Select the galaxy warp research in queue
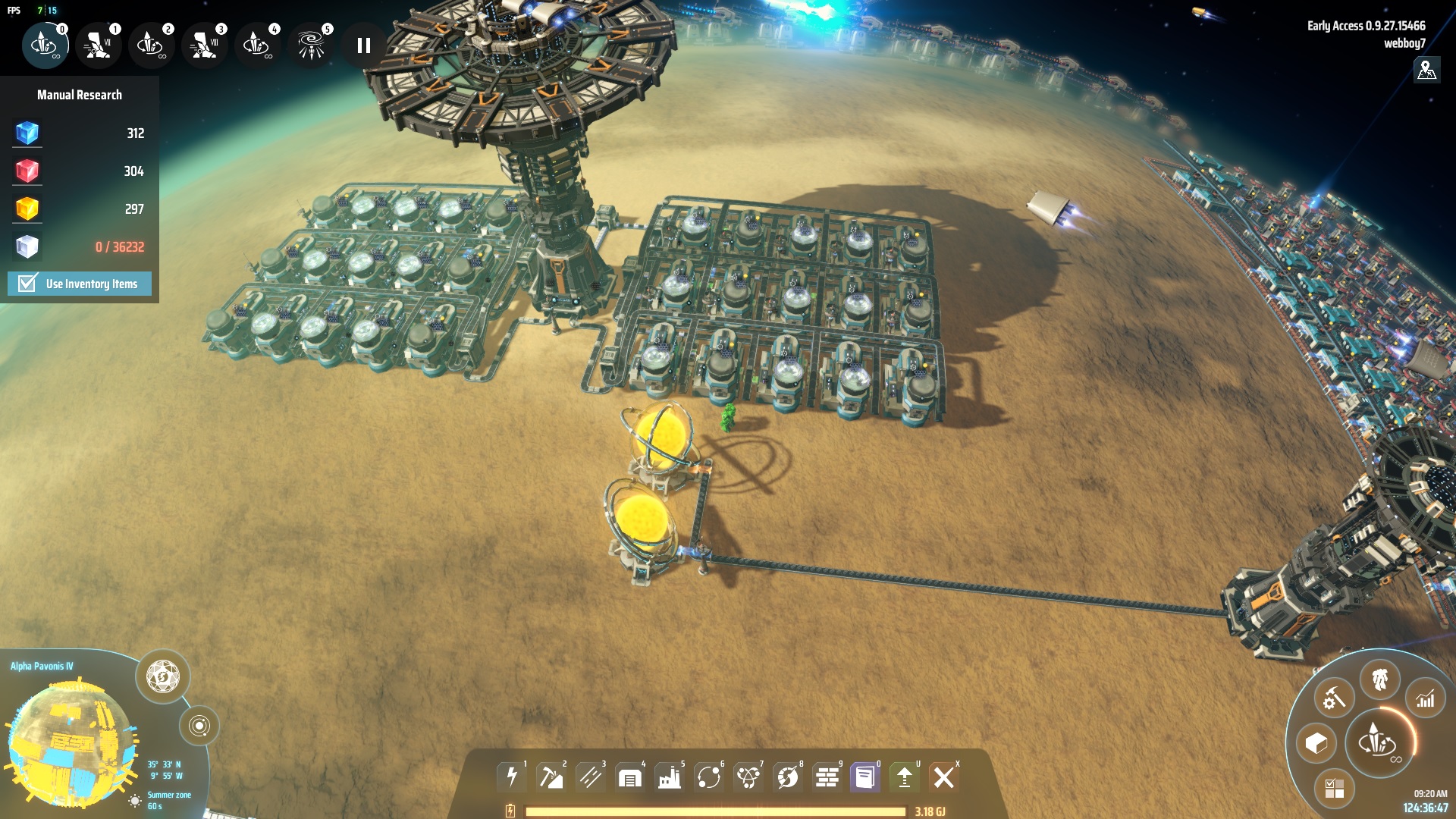The height and width of the screenshot is (819, 1456). (310, 45)
